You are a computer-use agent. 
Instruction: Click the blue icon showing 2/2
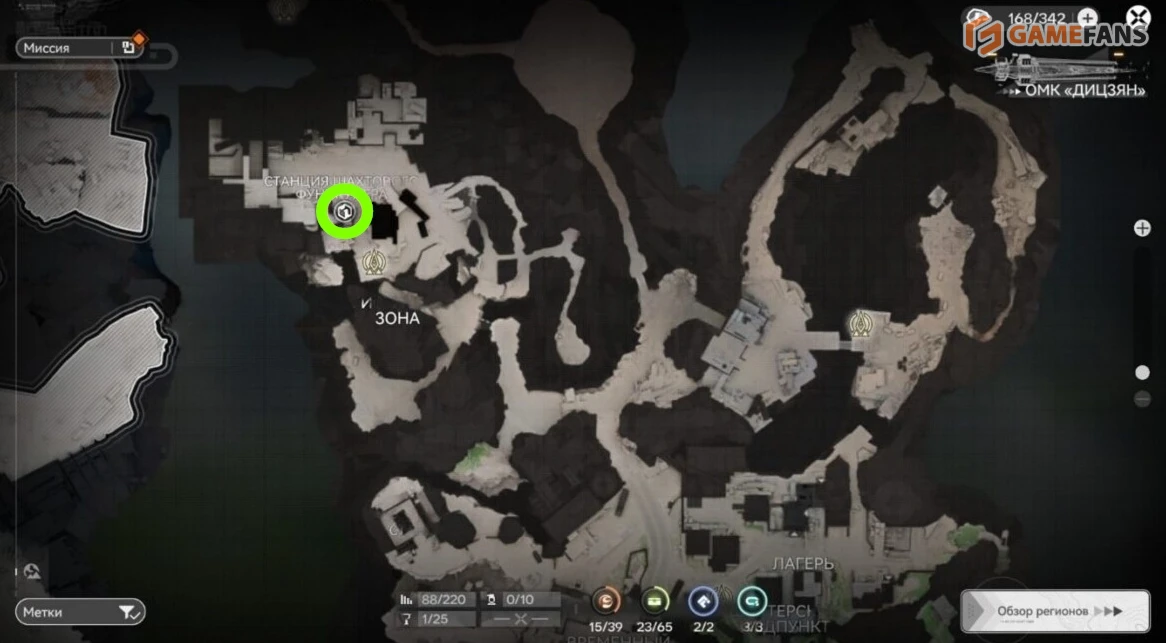point(703,601)
